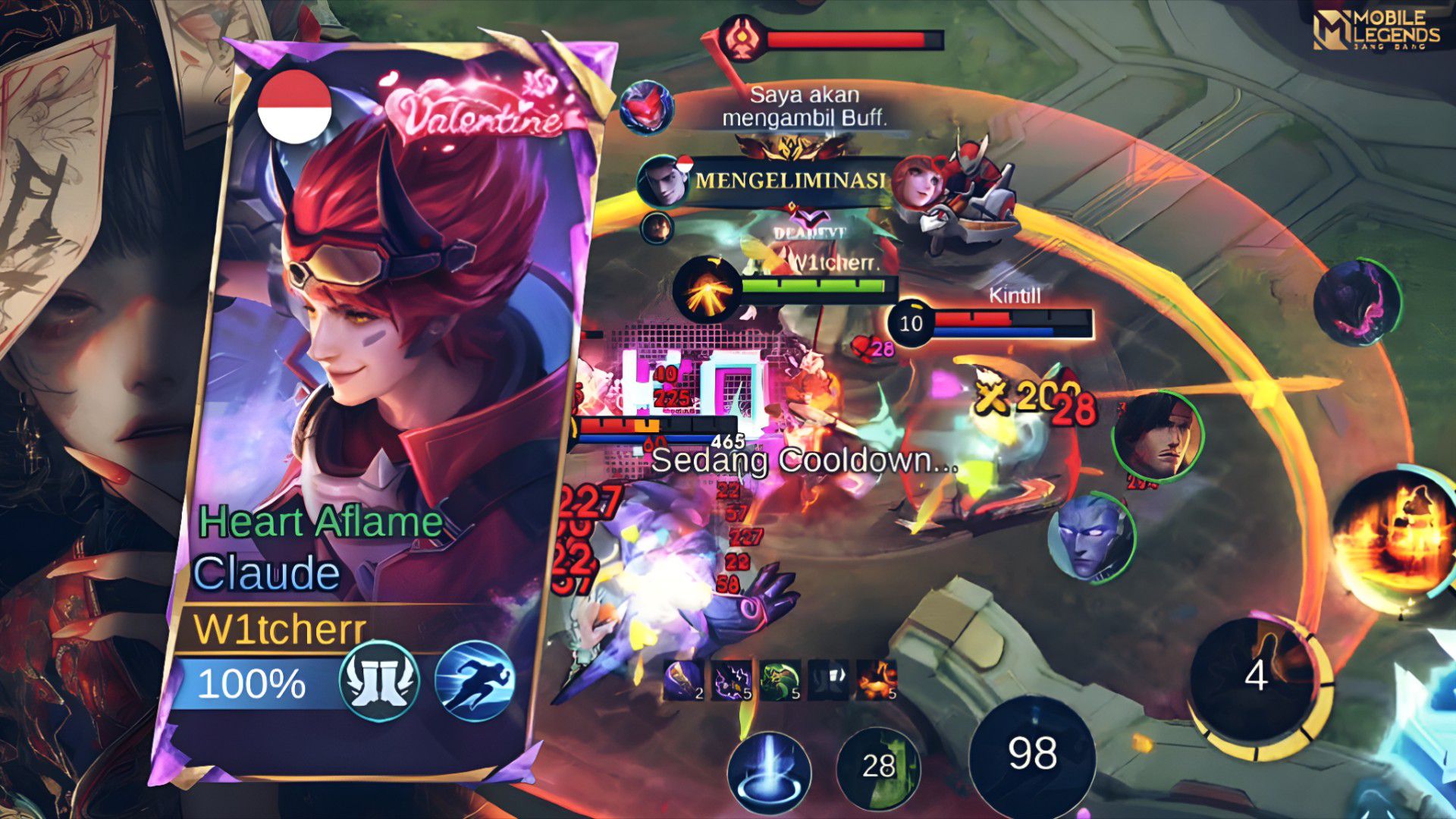Click the Mobile Legends Bang Bang logo

1376,30
